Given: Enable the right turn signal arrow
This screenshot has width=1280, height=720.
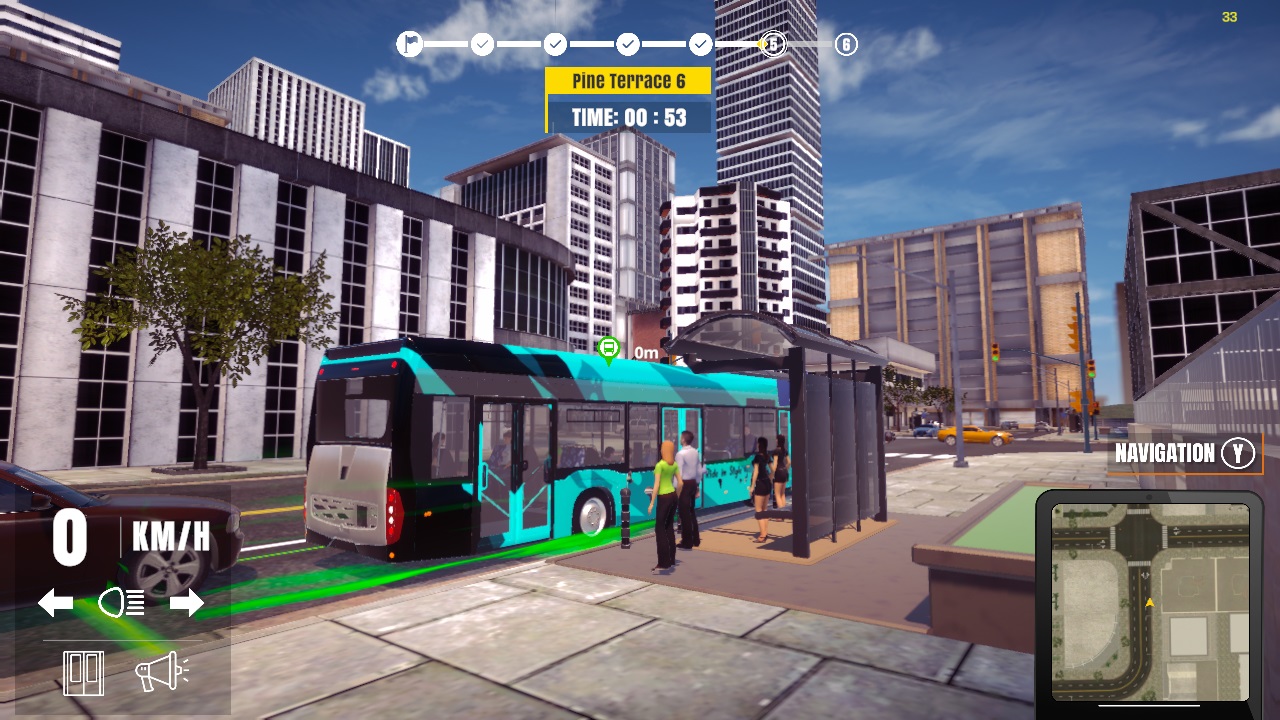Looking at the screenshot, I should coord(186,601).
